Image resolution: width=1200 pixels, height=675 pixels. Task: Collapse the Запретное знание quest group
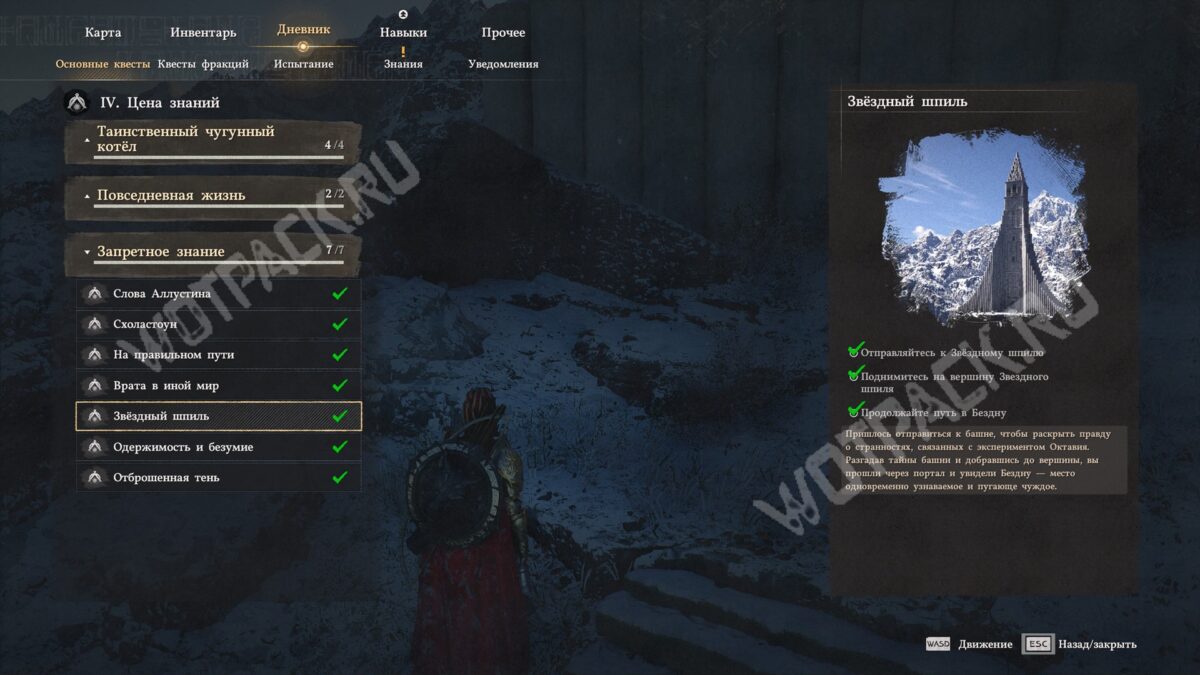coord(213,252)
